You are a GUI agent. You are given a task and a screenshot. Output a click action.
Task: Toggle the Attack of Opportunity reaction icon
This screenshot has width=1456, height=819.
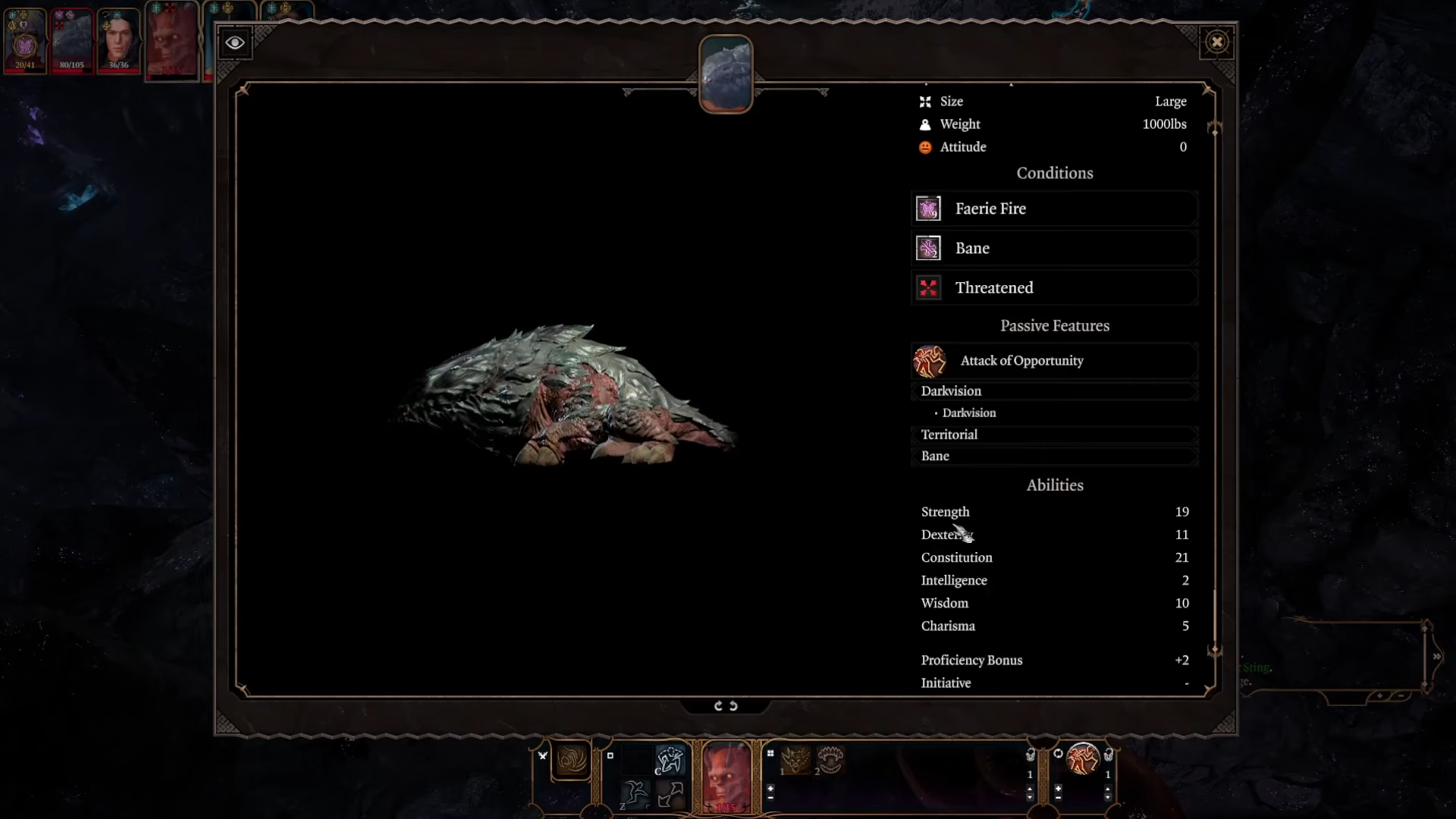pyautogui.click(x=1083, y=759)
